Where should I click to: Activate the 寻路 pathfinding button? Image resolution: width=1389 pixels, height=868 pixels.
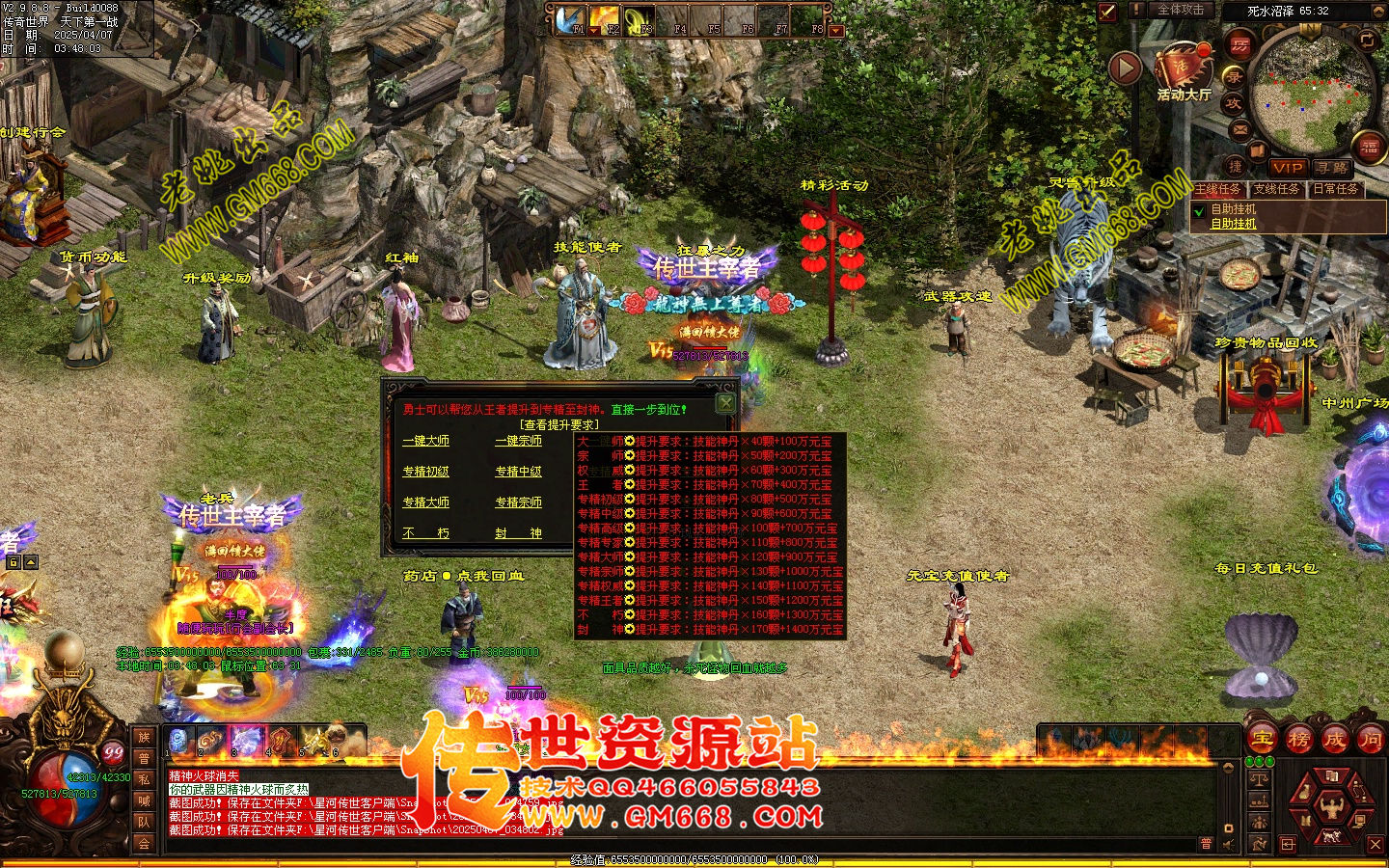click(1332, 167)
